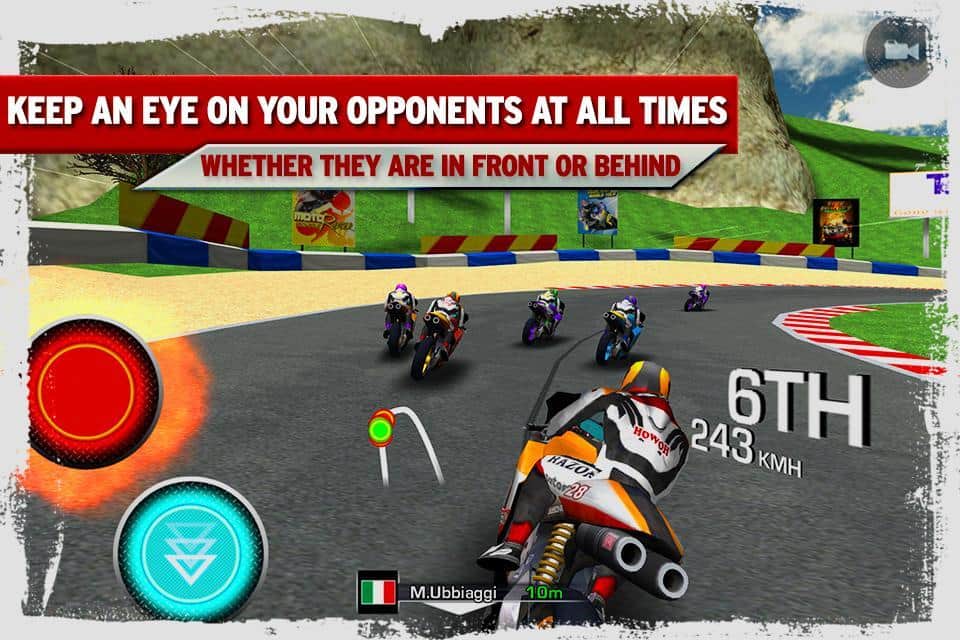
Task: Switch camera view with the camera icon
Action: (897, 50)
